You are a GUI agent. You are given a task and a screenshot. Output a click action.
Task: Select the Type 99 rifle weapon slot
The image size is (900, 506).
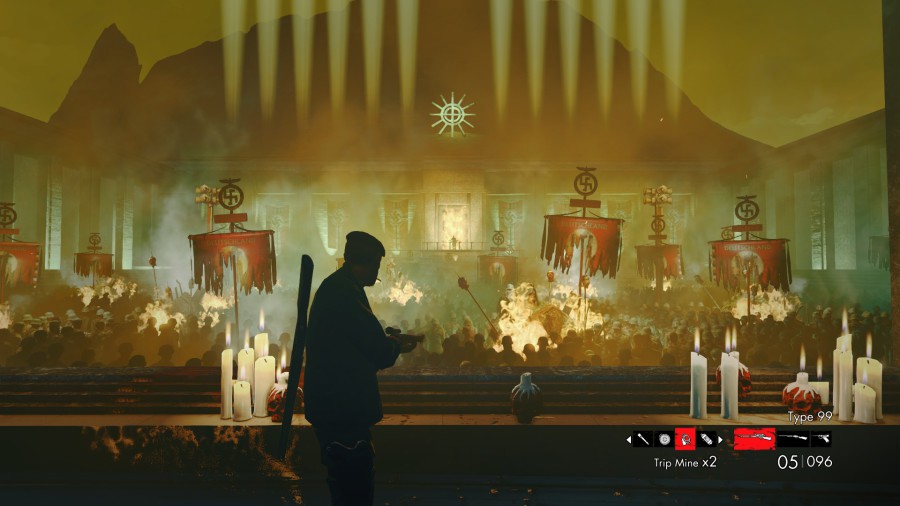click(754, 438)
